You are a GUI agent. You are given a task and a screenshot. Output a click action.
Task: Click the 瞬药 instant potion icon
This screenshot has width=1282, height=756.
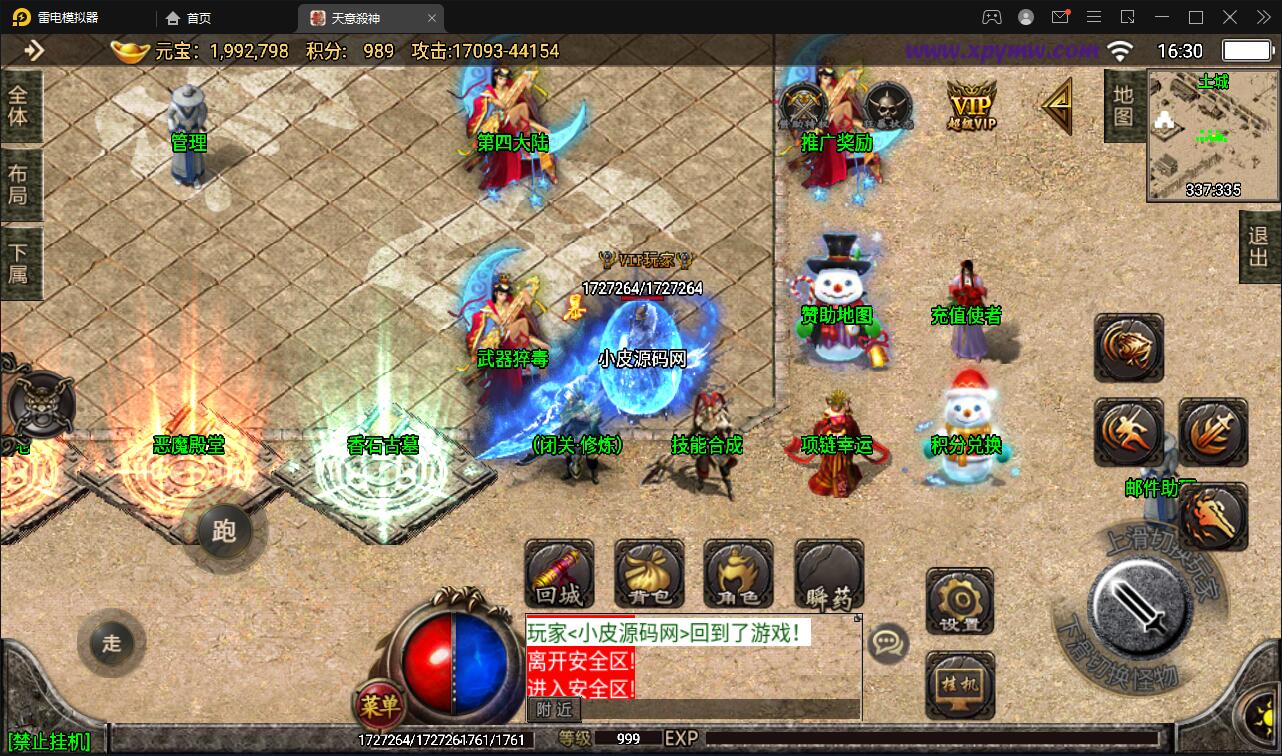click(827, 574)
